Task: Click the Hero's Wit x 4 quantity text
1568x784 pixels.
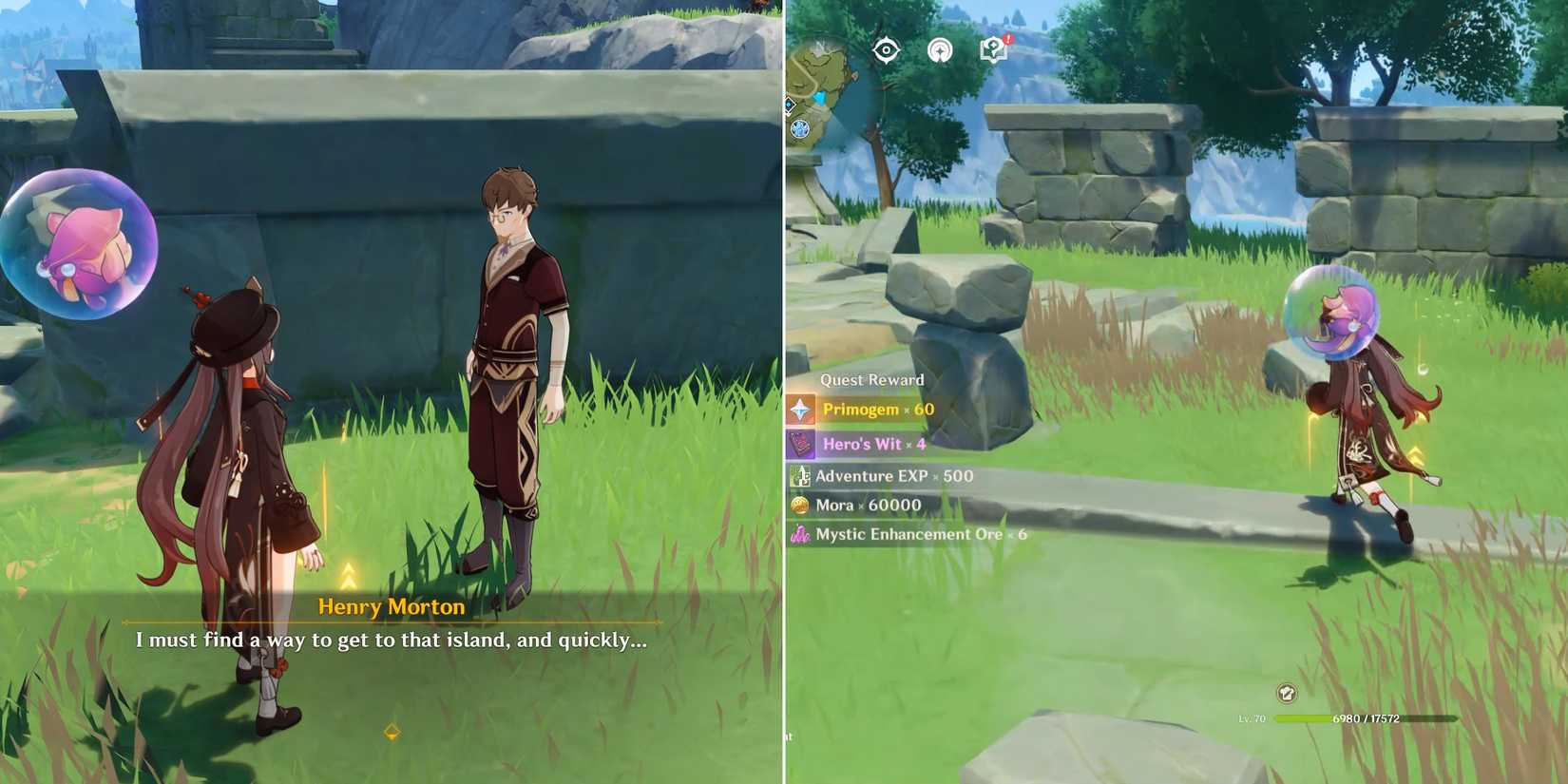Action: [870, 444]
